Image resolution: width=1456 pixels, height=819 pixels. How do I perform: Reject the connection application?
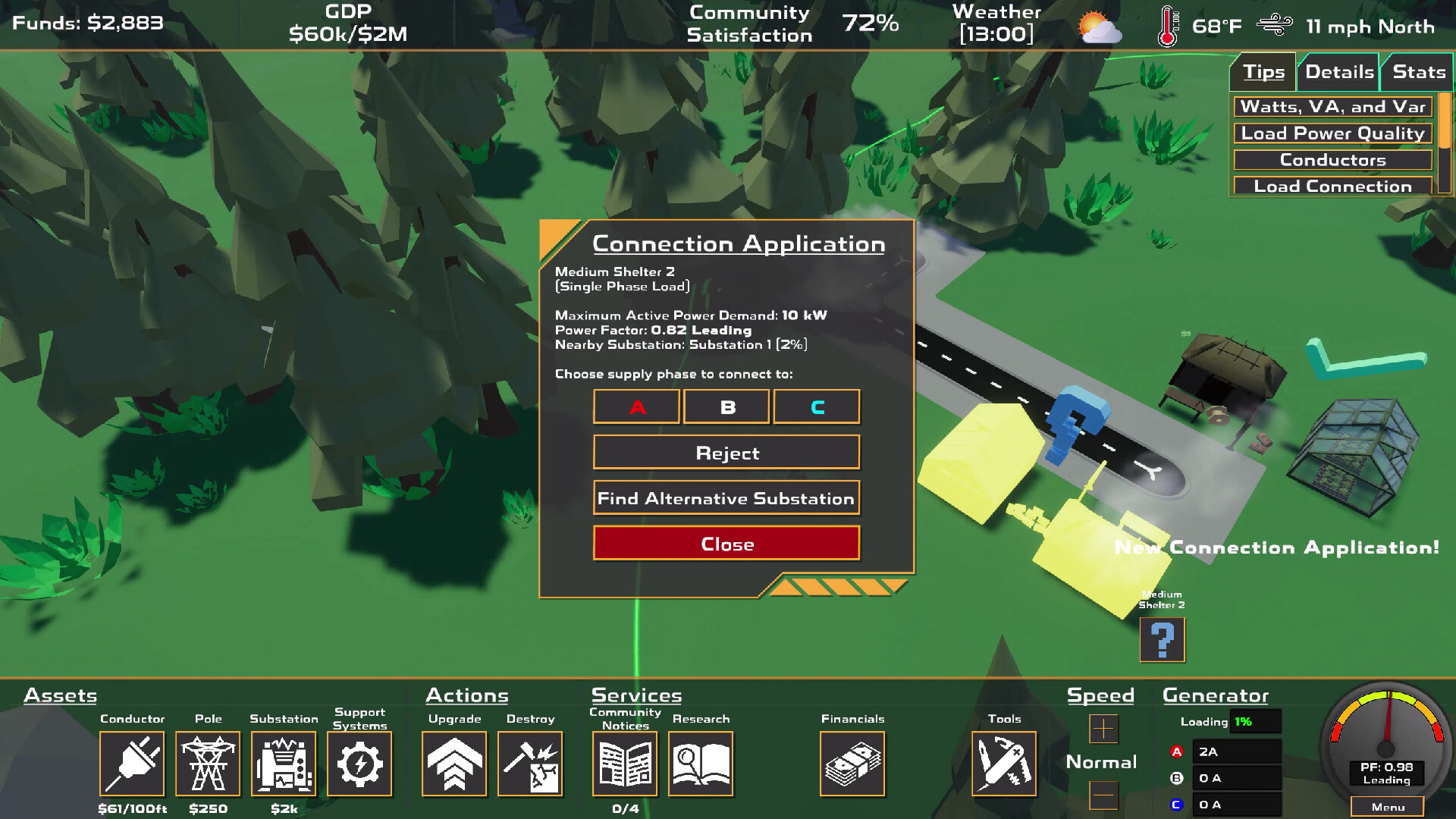tap(726, 452)
